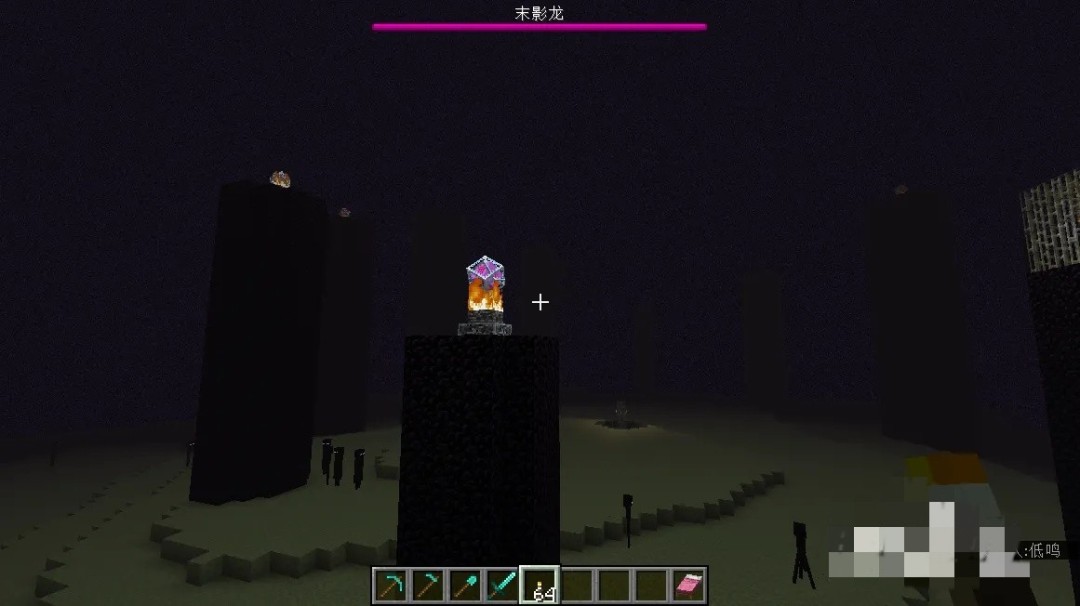Pick the pink bed hotbar slot
Screen dimensions: 1080x606
tap(688, 585)
